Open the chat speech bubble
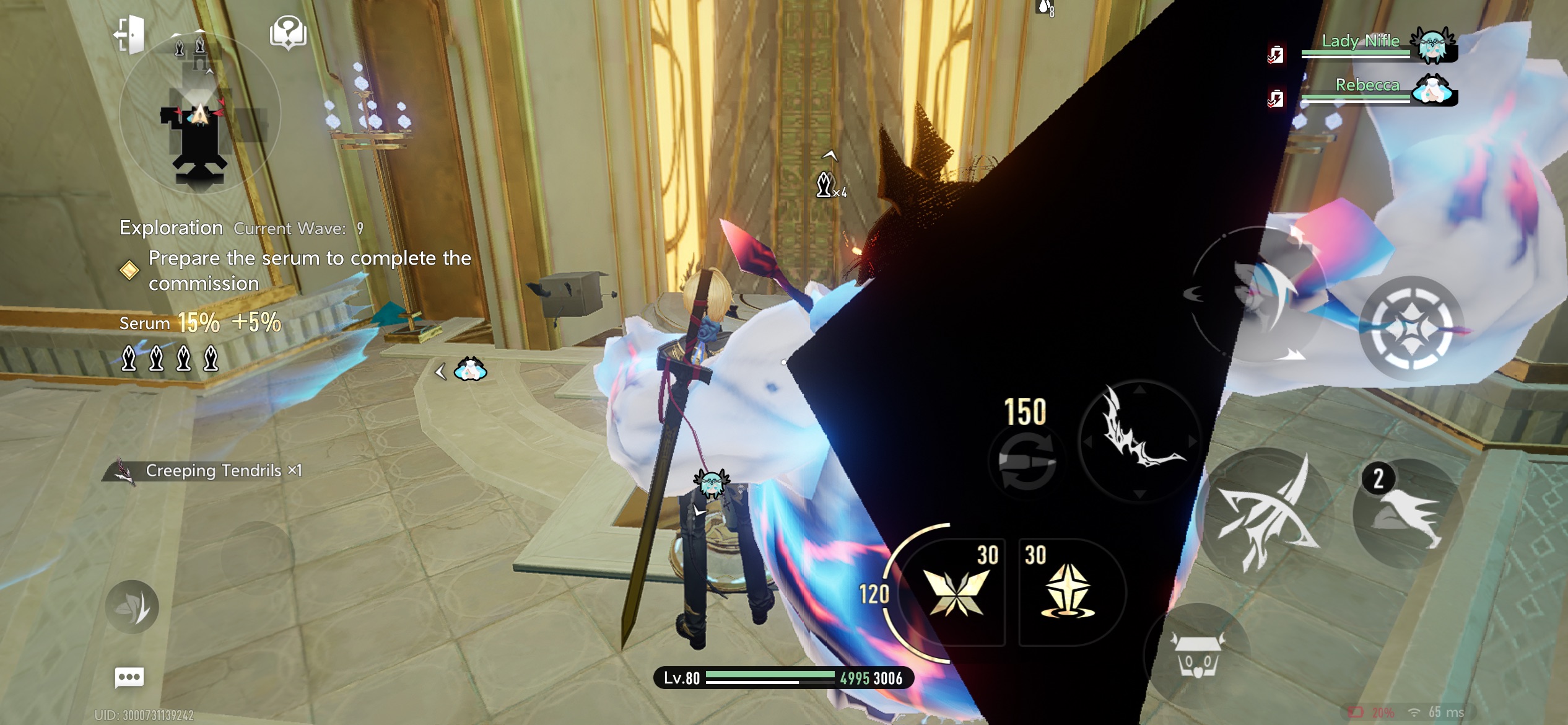Image resolution: width=1568 pixels, height=725 pixels. 129,677
